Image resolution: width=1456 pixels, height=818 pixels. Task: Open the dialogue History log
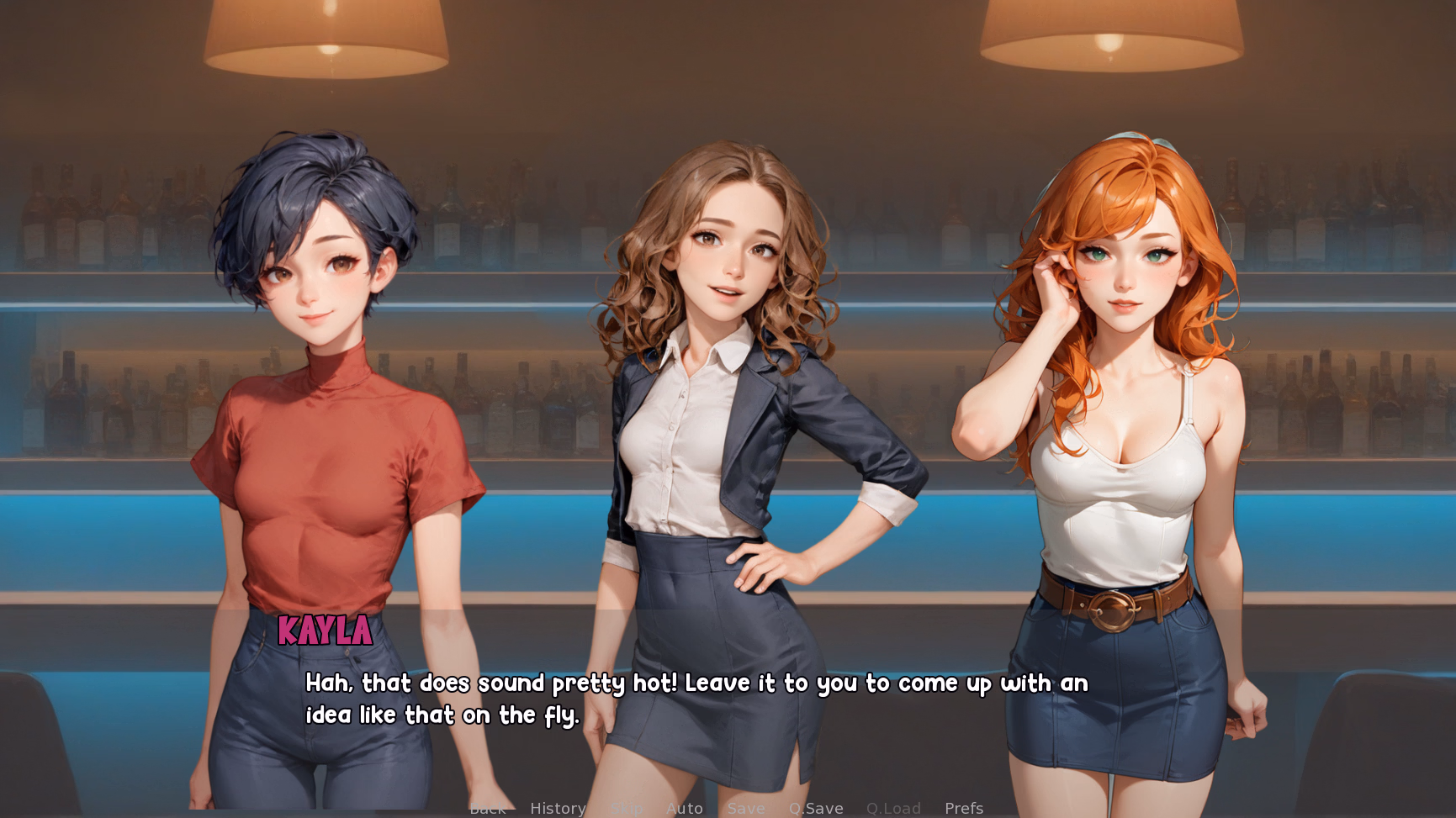coord(558,808)
